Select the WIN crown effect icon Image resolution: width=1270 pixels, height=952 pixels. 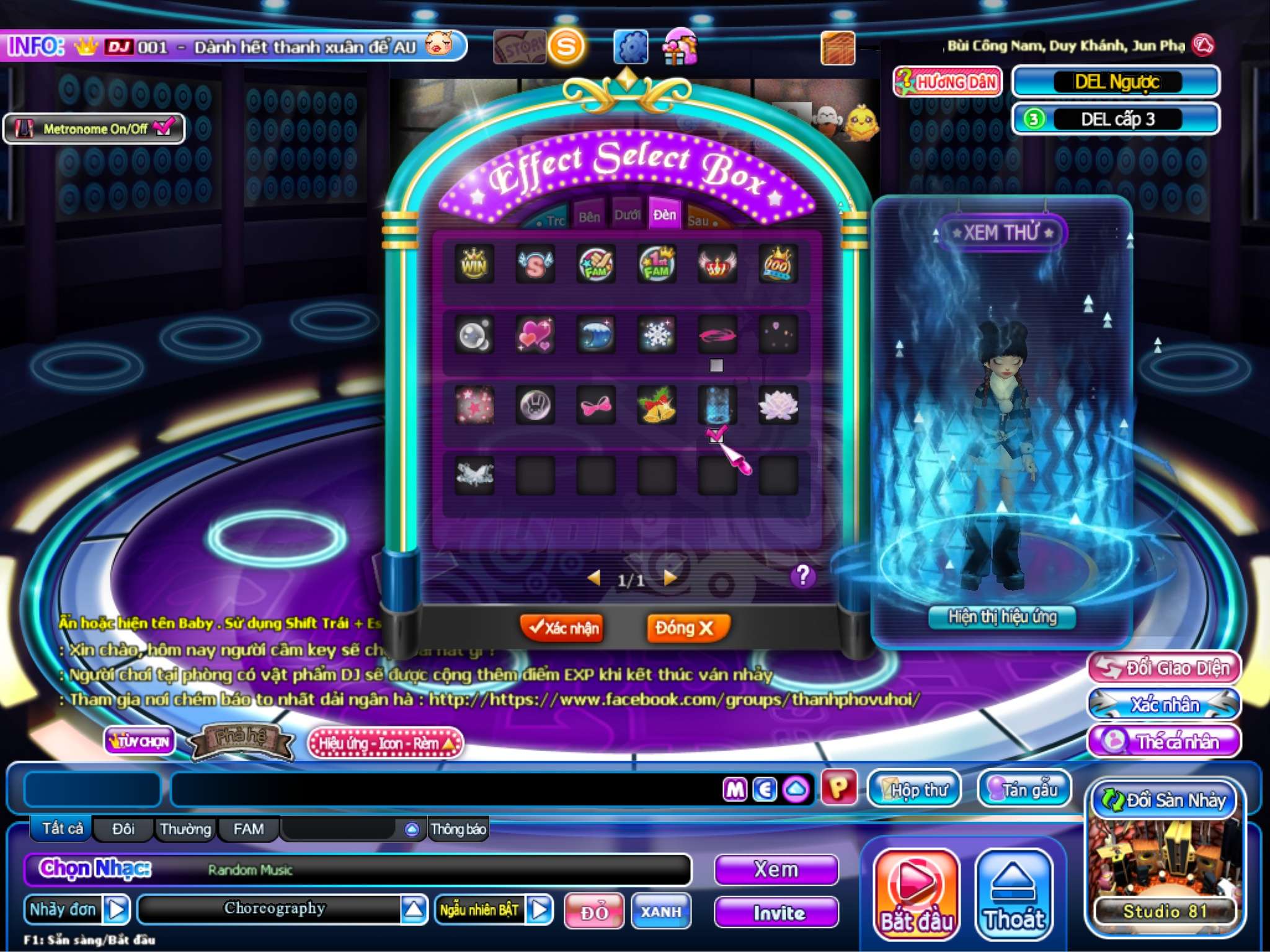coord(474,265)
